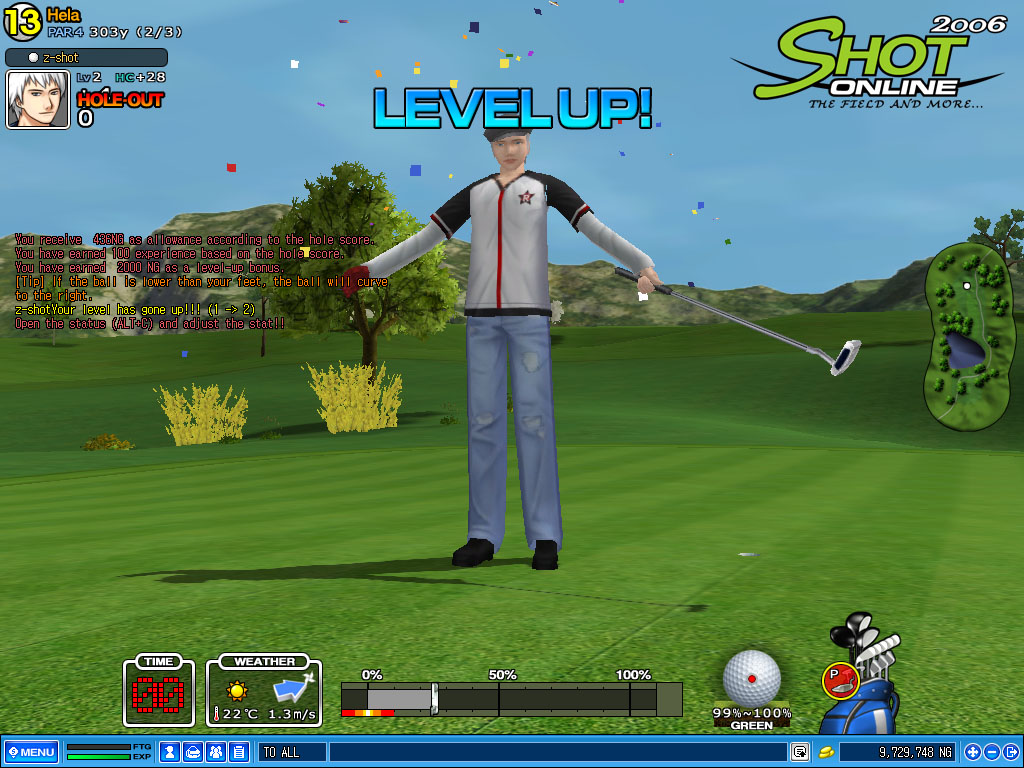Toggle the chat log window icon
The width and height of the screenshot is (1024, 768).
point(799,751)
